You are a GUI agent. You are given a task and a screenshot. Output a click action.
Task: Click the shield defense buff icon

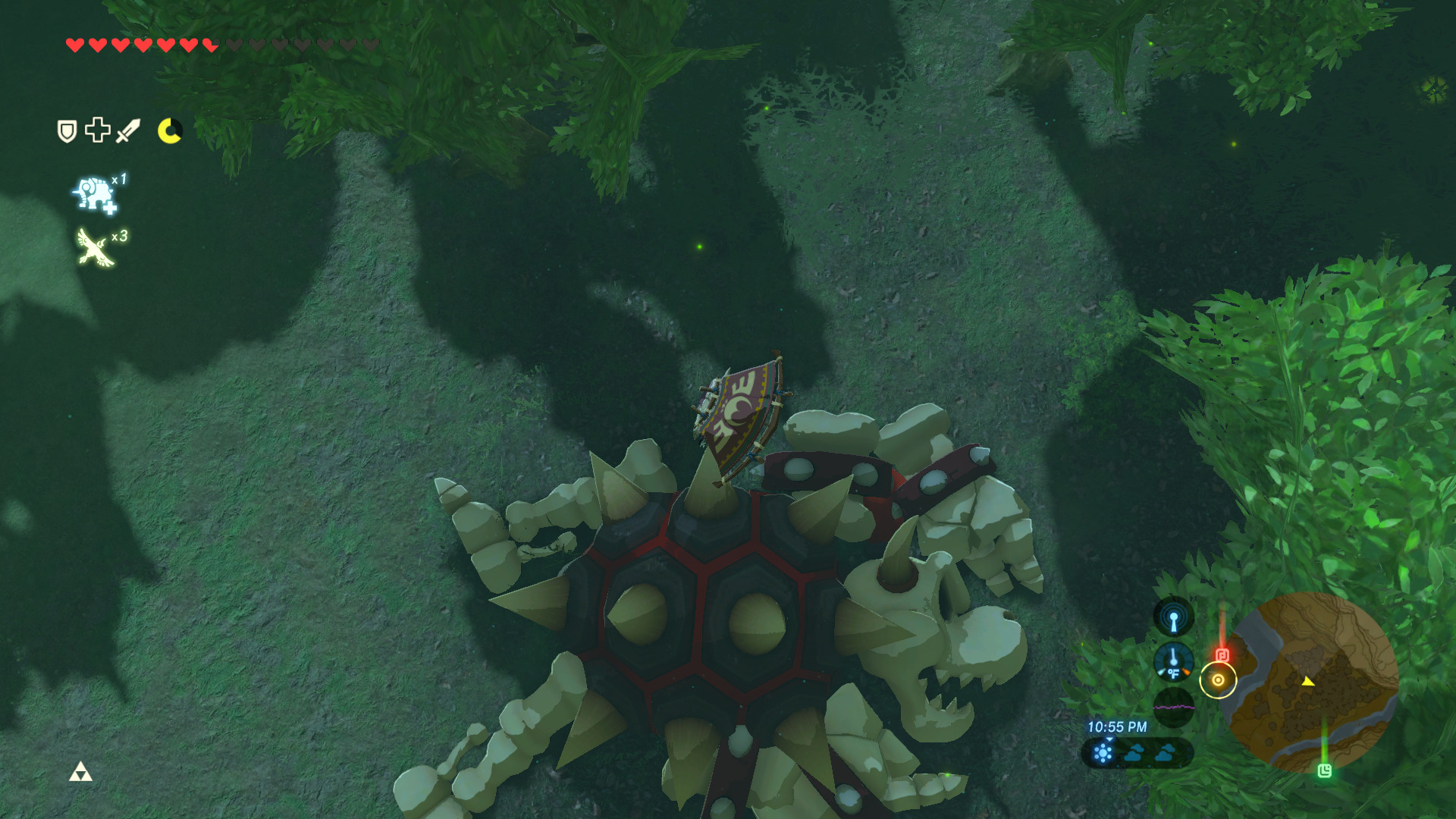(67, 129)
